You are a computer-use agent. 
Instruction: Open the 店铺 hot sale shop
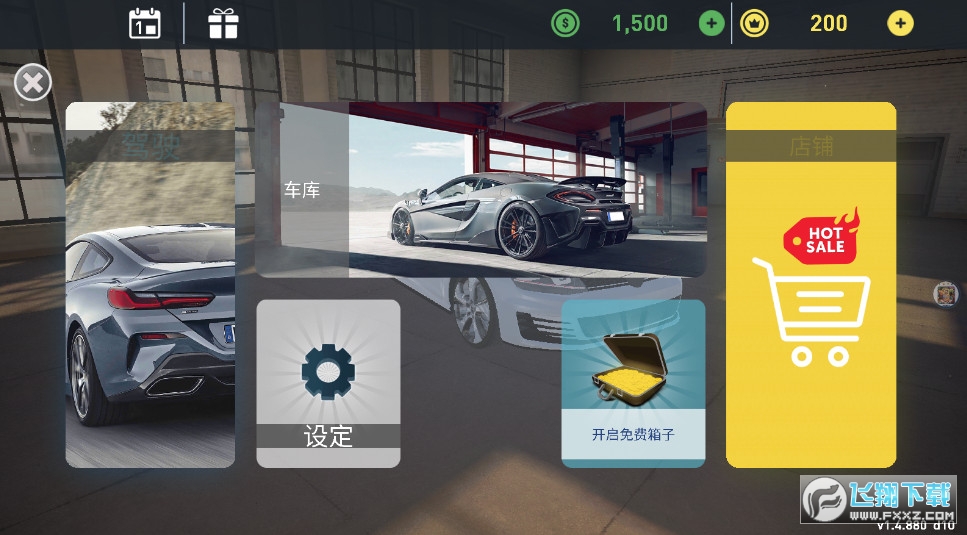coord(811,285)
